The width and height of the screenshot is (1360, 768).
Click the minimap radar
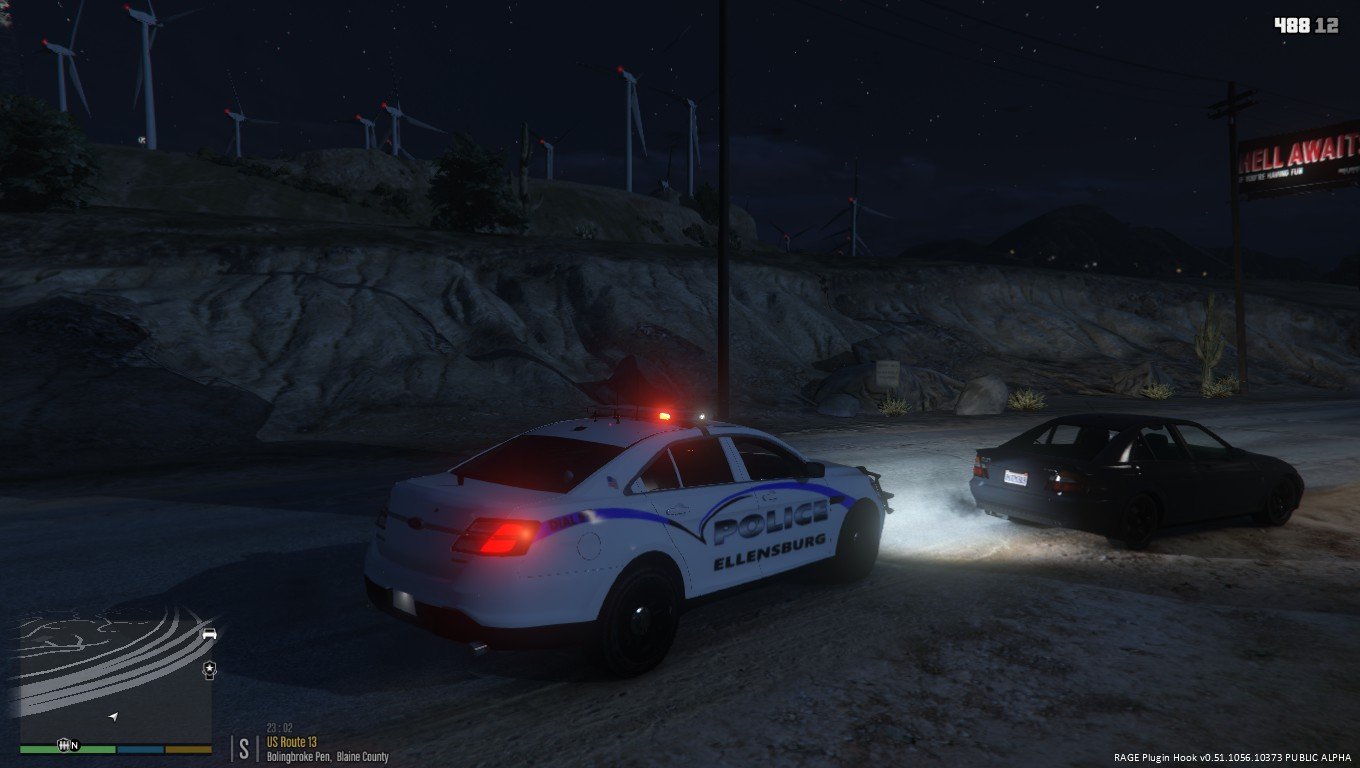115,675
